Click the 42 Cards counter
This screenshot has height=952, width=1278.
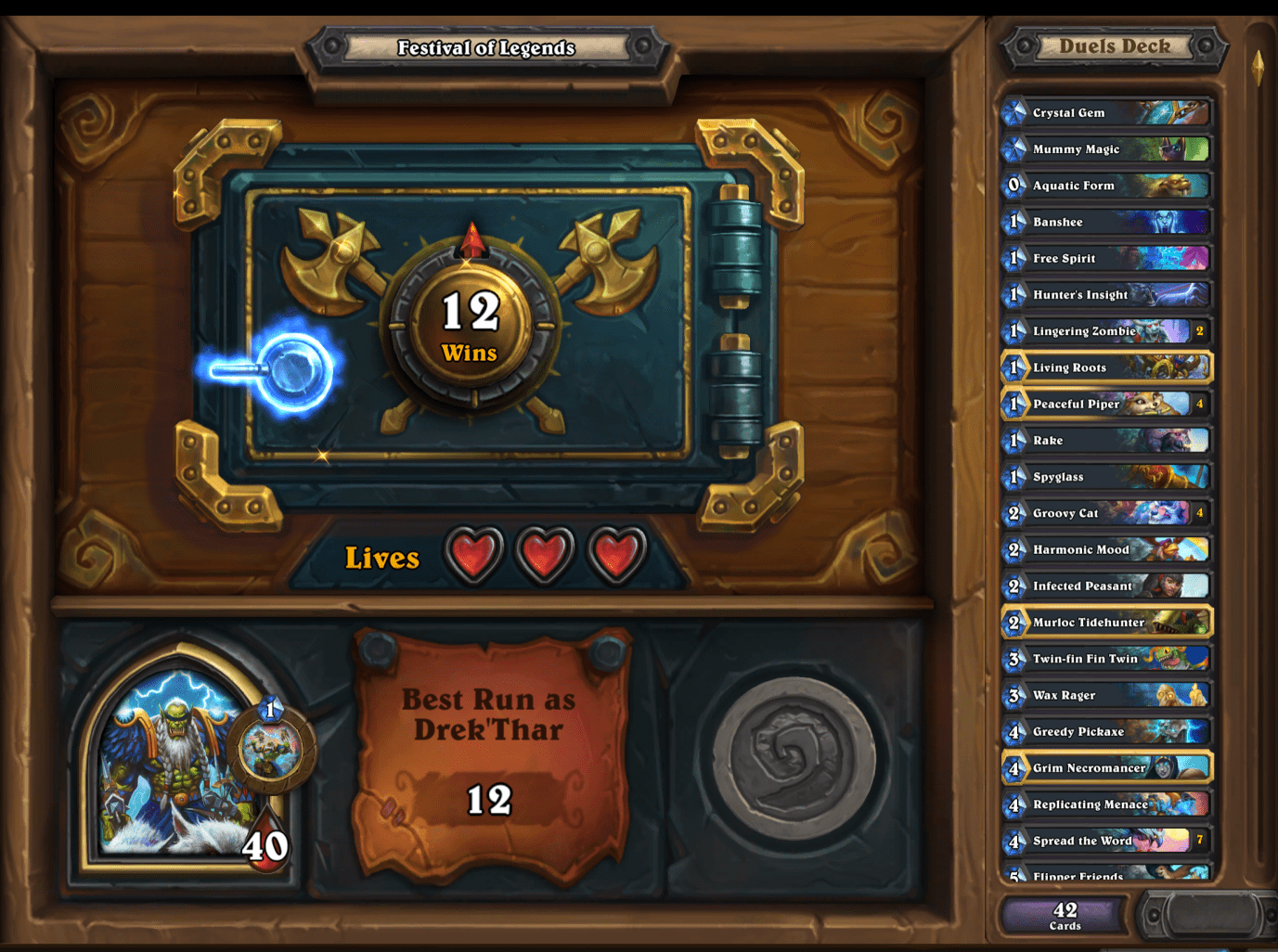pos(1063,914)
